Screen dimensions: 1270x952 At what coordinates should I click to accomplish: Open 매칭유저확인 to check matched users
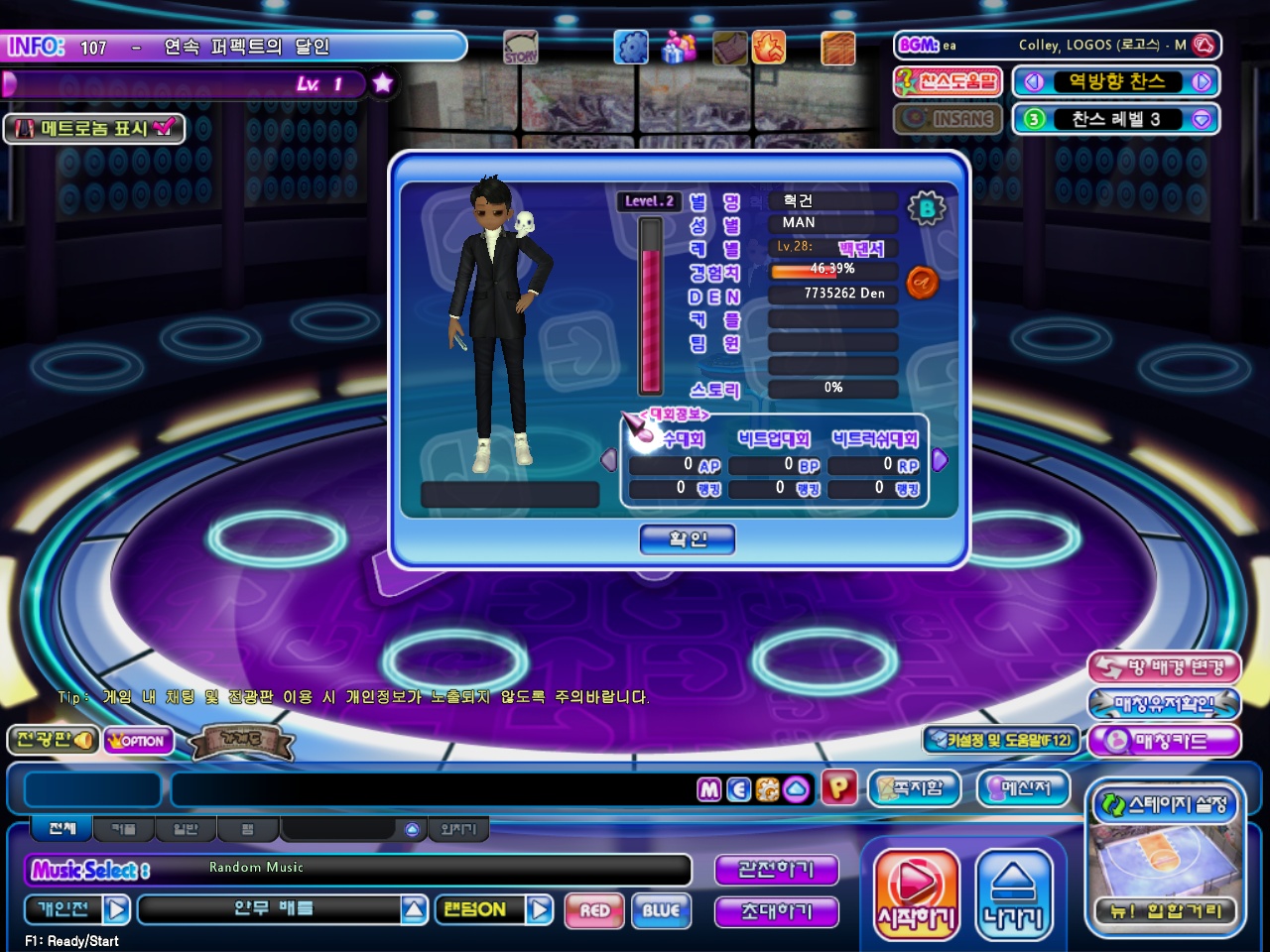point(1164,704)
